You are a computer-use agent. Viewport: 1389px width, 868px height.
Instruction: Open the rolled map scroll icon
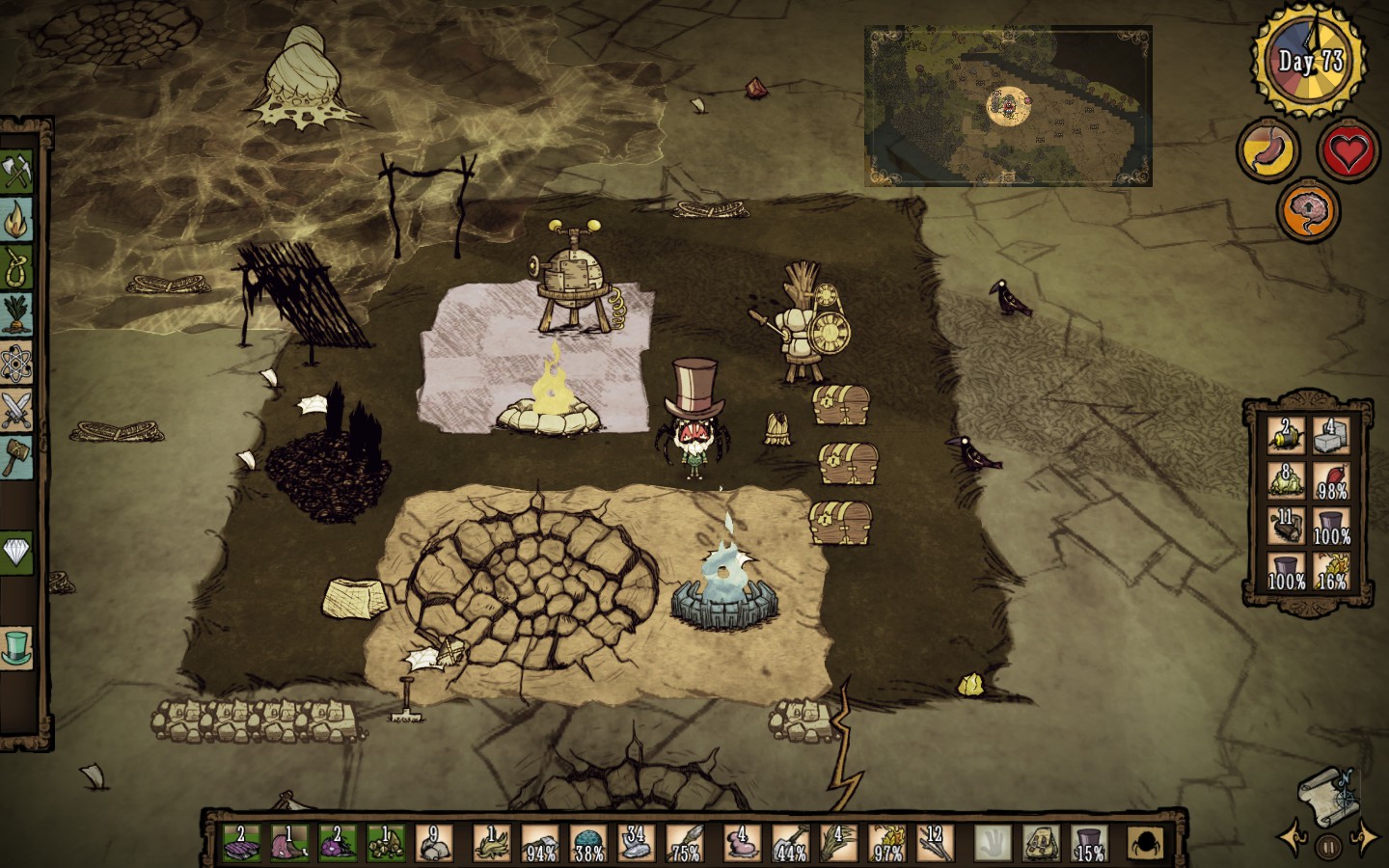[1326, 791]
